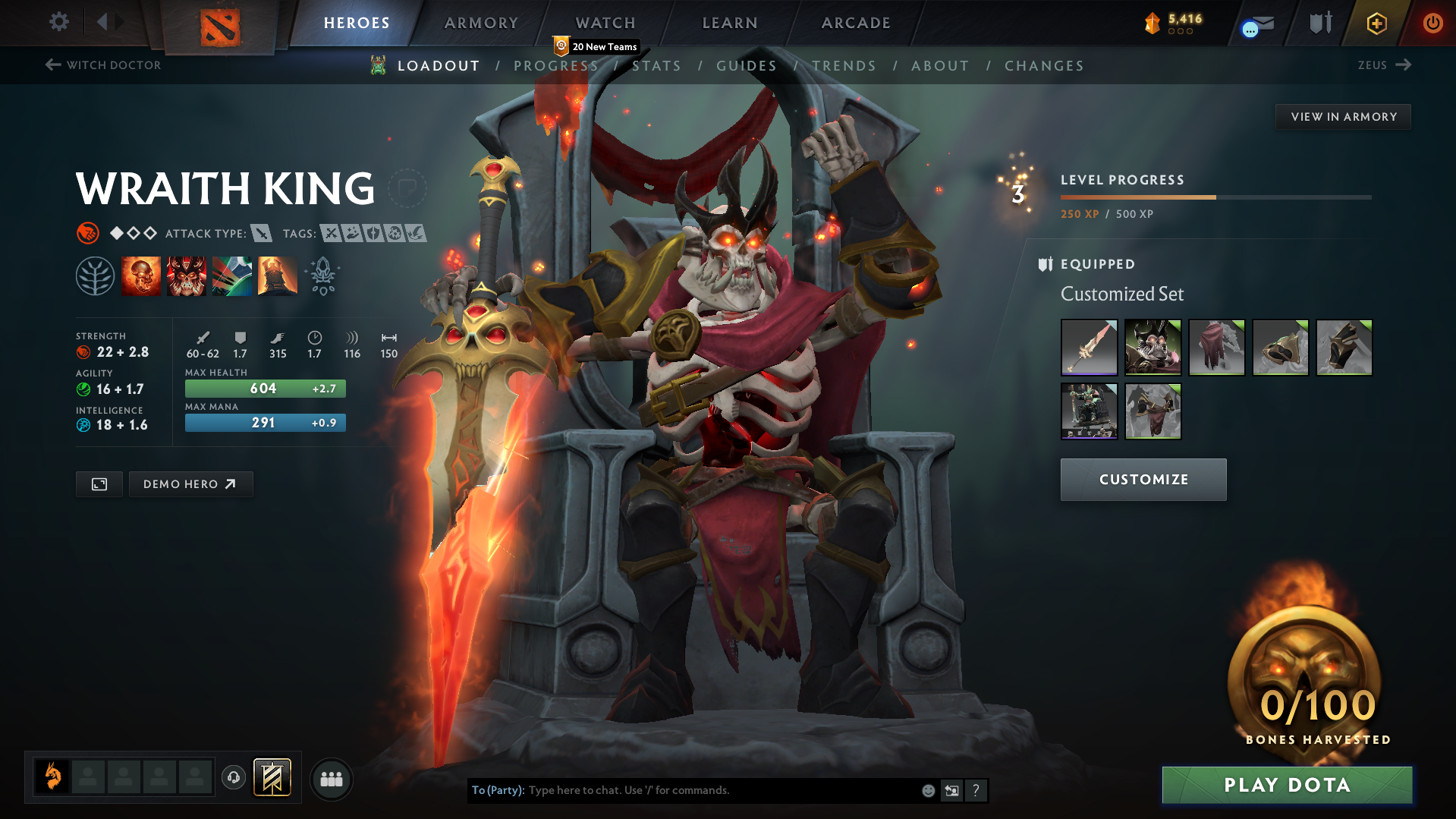Viewport: 1456px width, 819px height.
Task: Open the Vampiric Spirit ability icon
Action: (186, 275)
